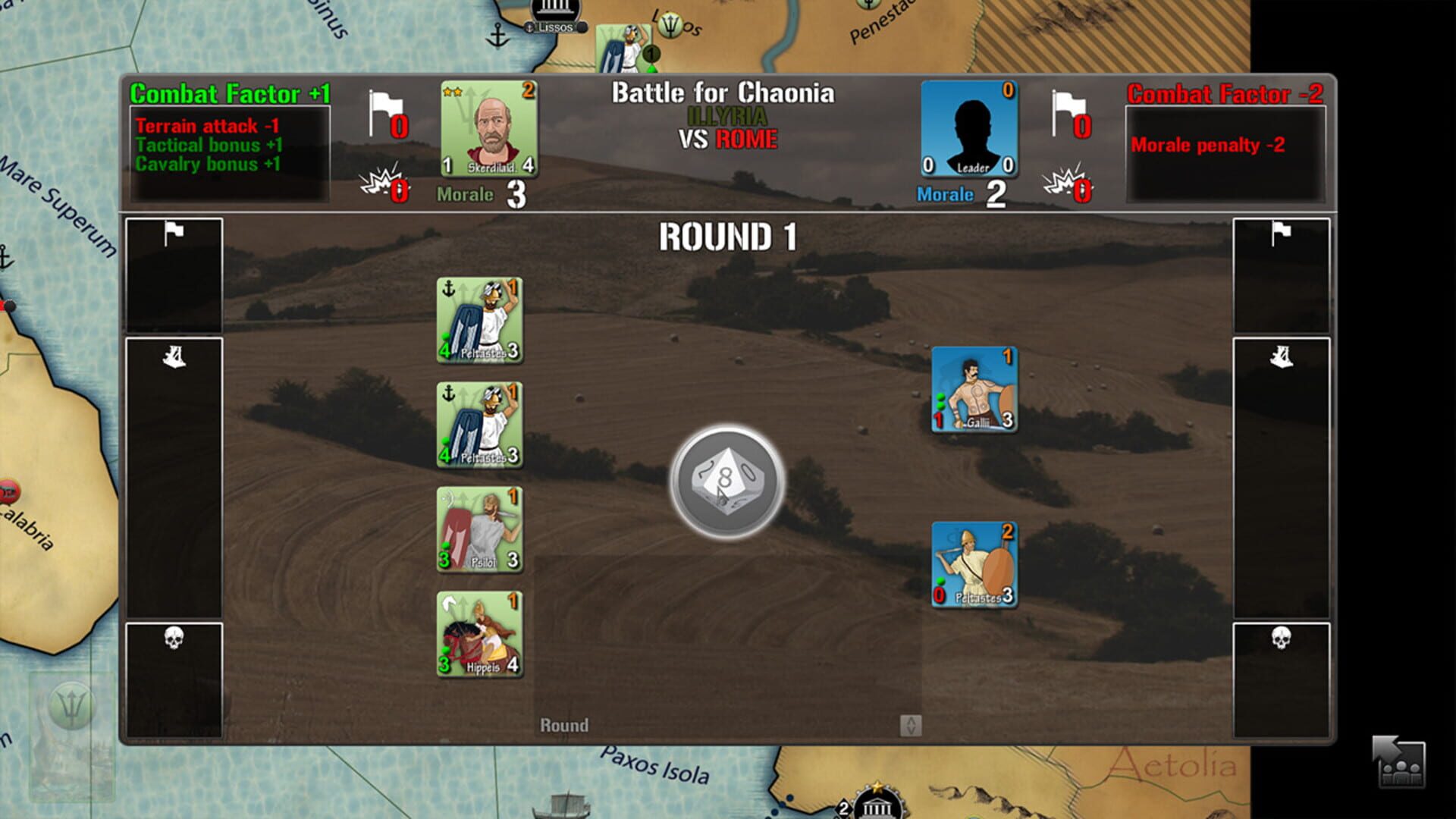Select the Illyrian leader Skerdilaid portrait
The height and width of the screenshot is (819, 1456).
coord(489,129)
